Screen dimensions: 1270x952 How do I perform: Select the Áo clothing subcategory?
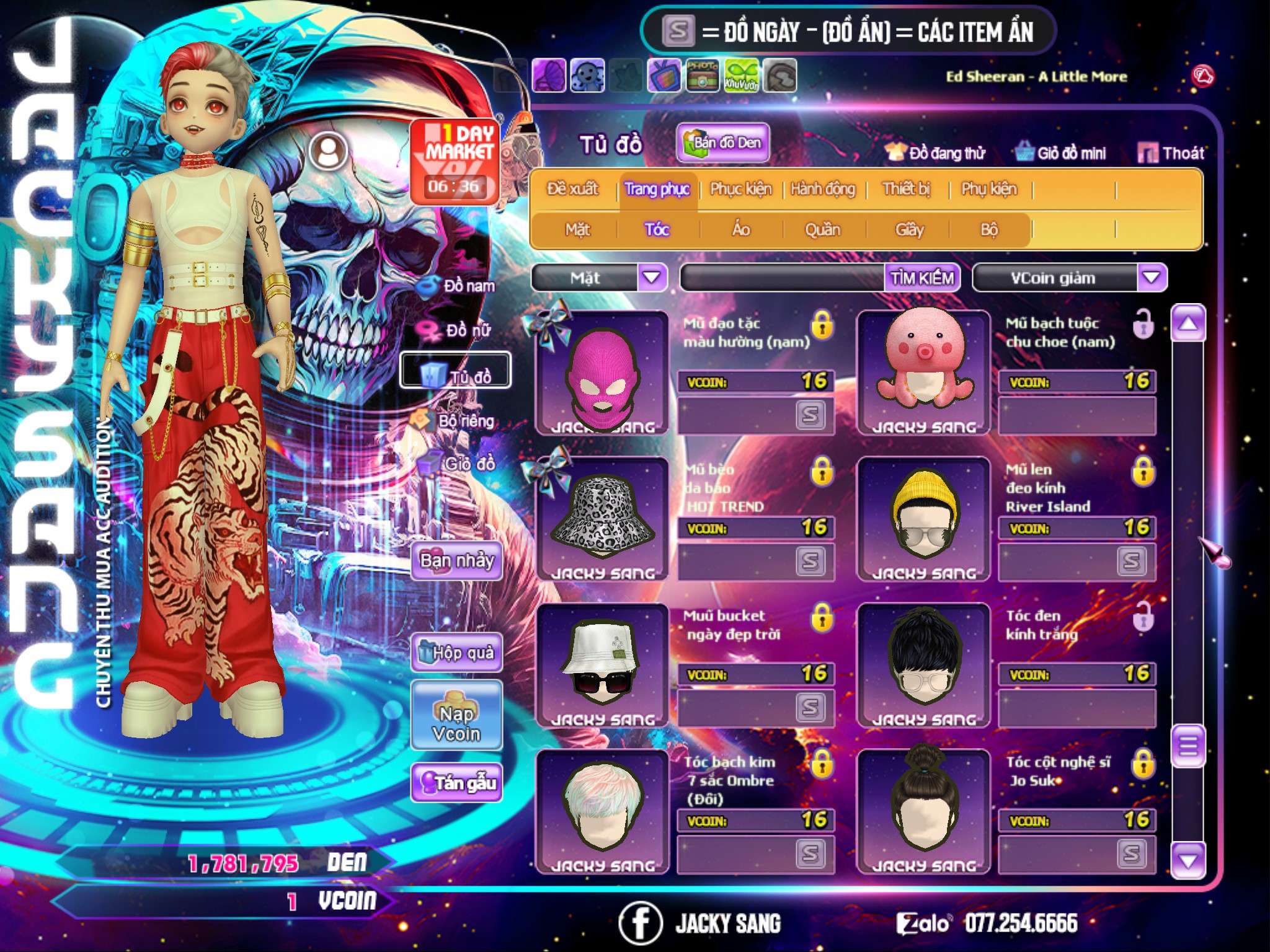[741, 230]
